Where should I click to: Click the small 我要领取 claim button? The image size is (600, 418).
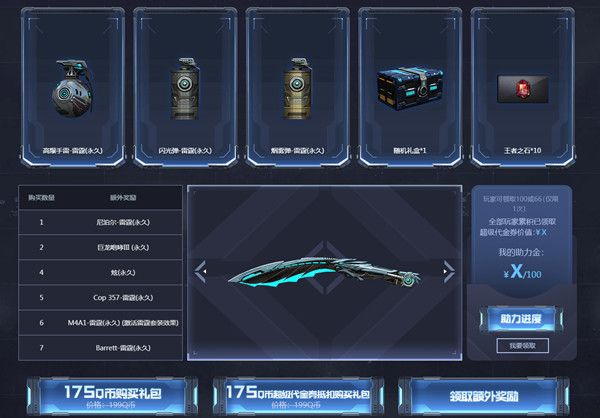(x=522, y=345)
